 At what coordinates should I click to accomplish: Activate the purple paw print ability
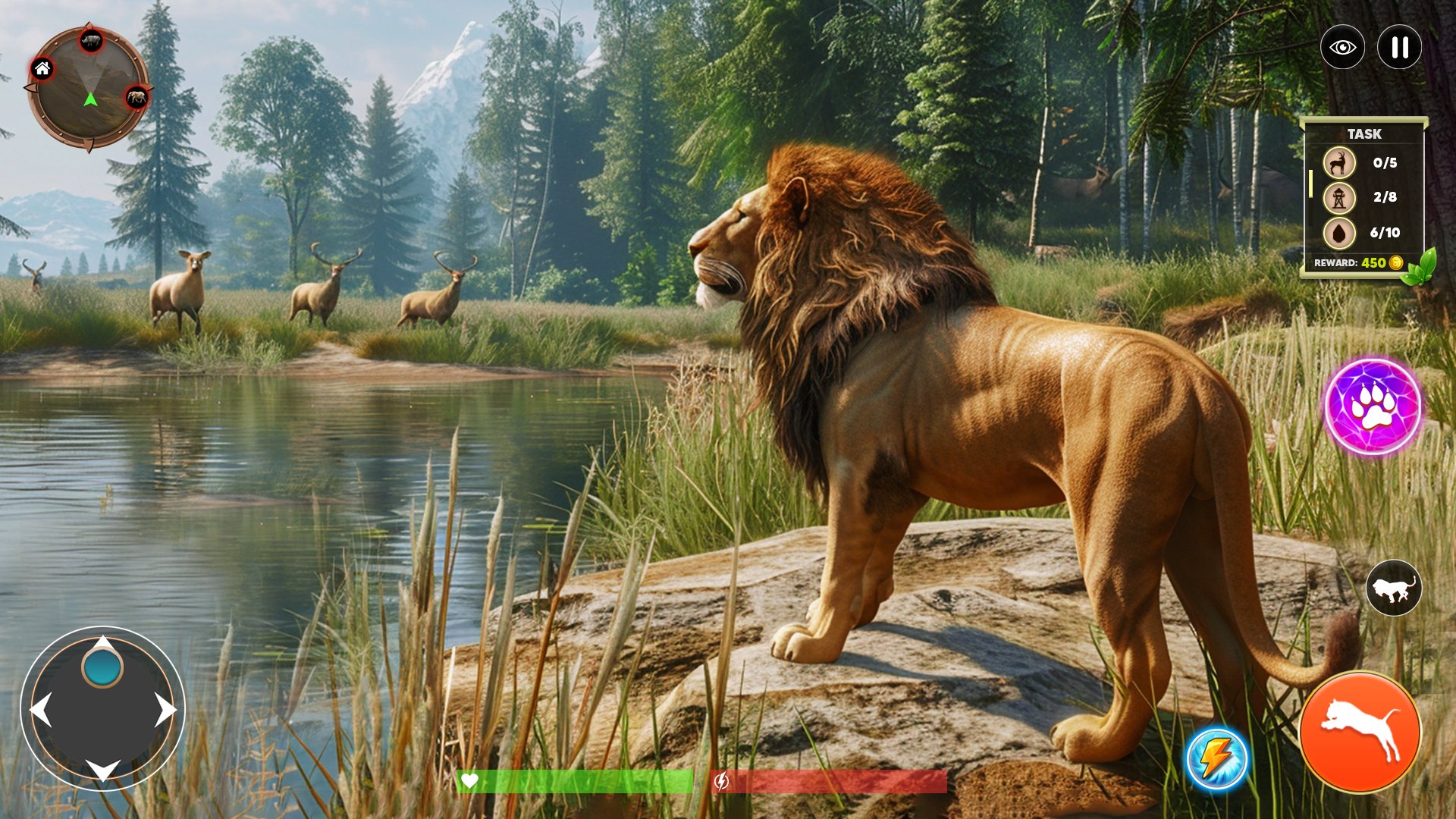(x=1373, y=407)
